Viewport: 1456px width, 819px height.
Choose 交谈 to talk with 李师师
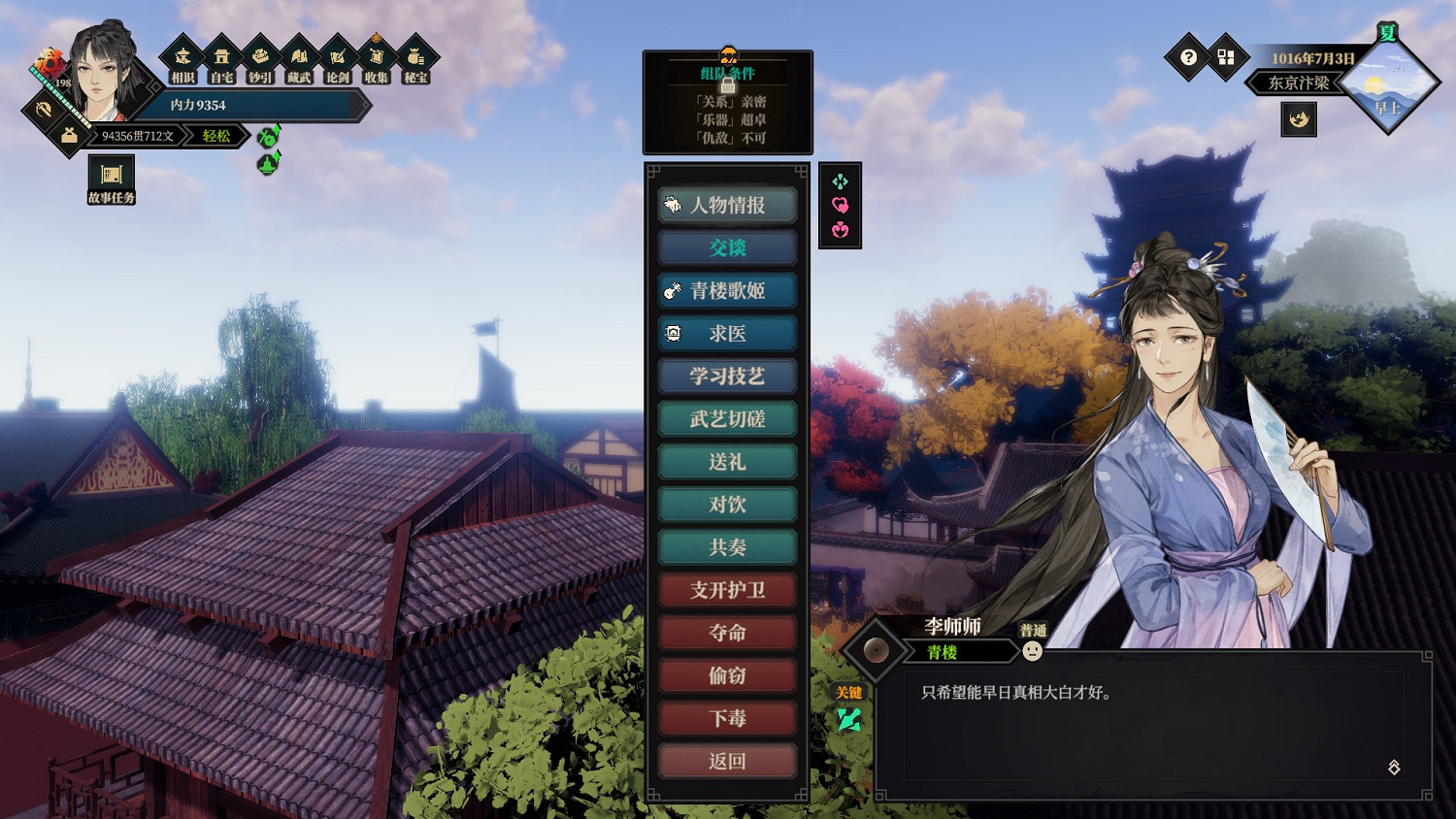[727, 248]
